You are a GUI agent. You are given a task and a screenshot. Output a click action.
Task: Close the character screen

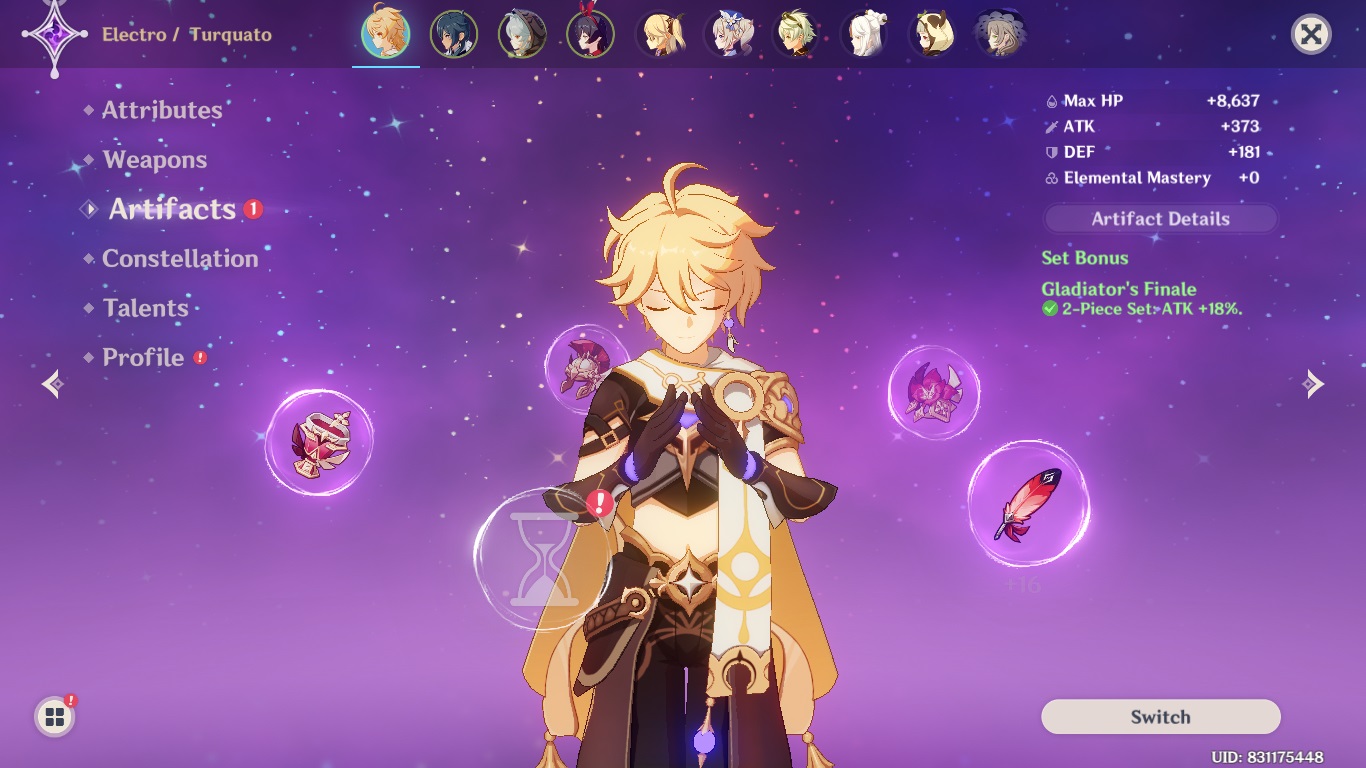click(x=1310, y=35)
